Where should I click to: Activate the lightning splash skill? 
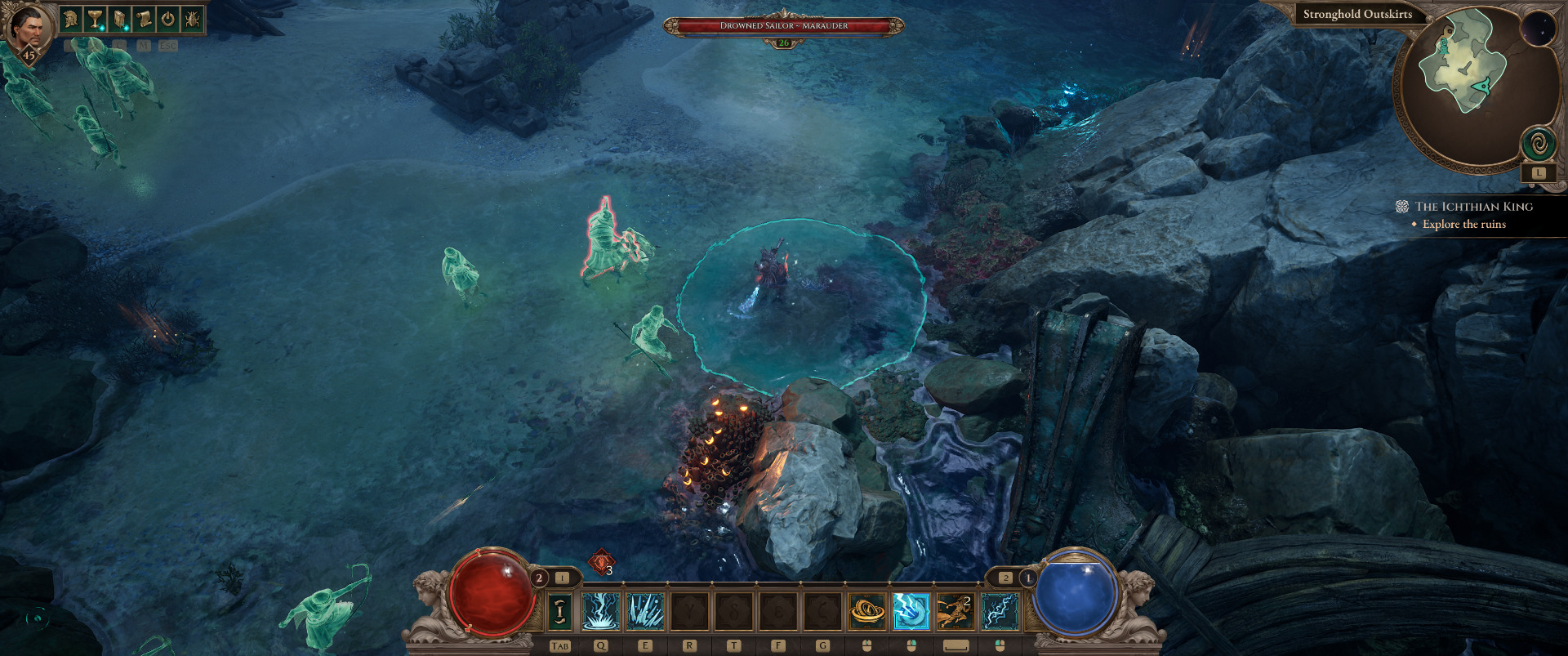pyautogui.click(x=601, y=611)
